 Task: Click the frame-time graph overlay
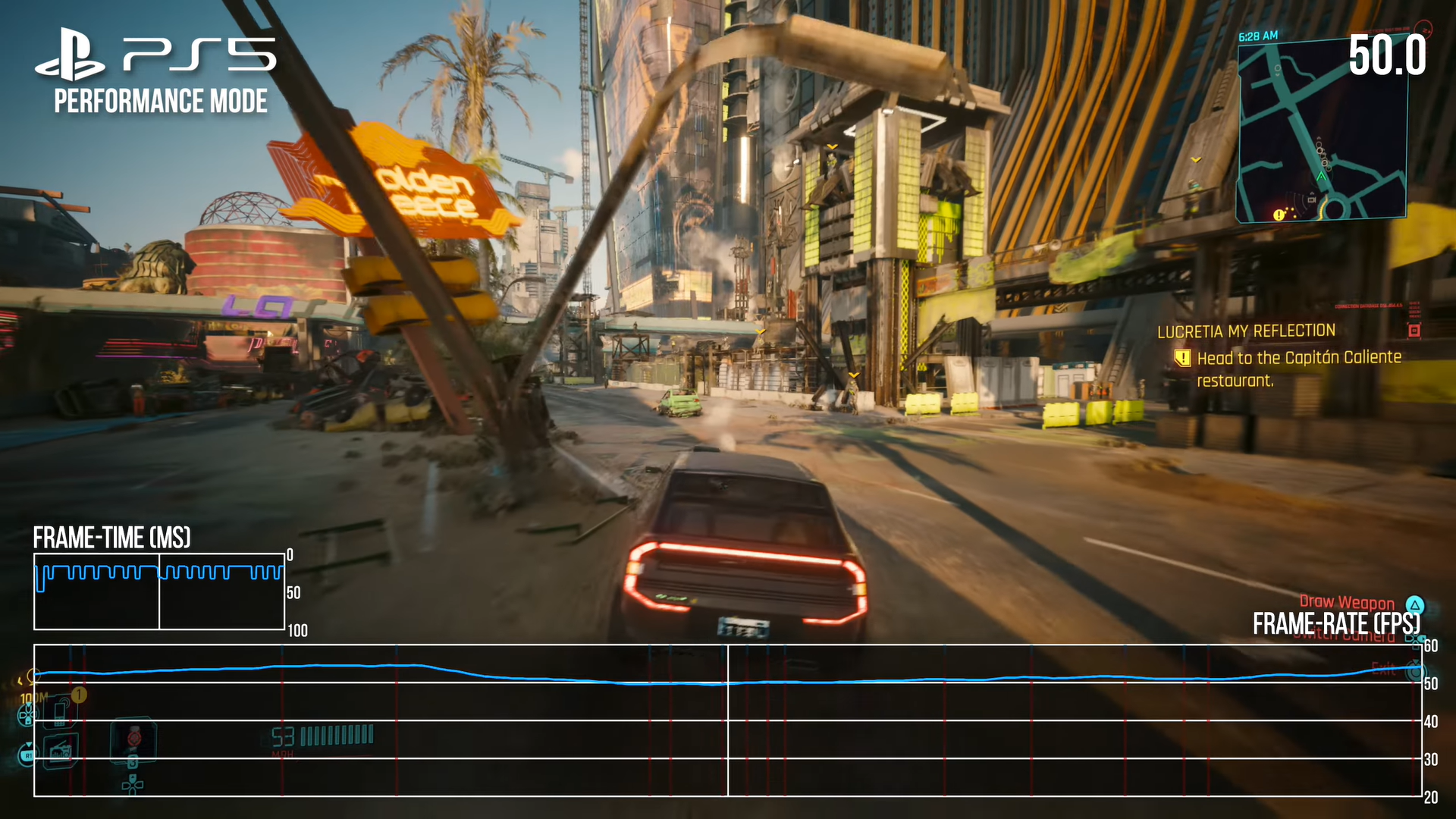pyautogui.click(x=159, y=591)
